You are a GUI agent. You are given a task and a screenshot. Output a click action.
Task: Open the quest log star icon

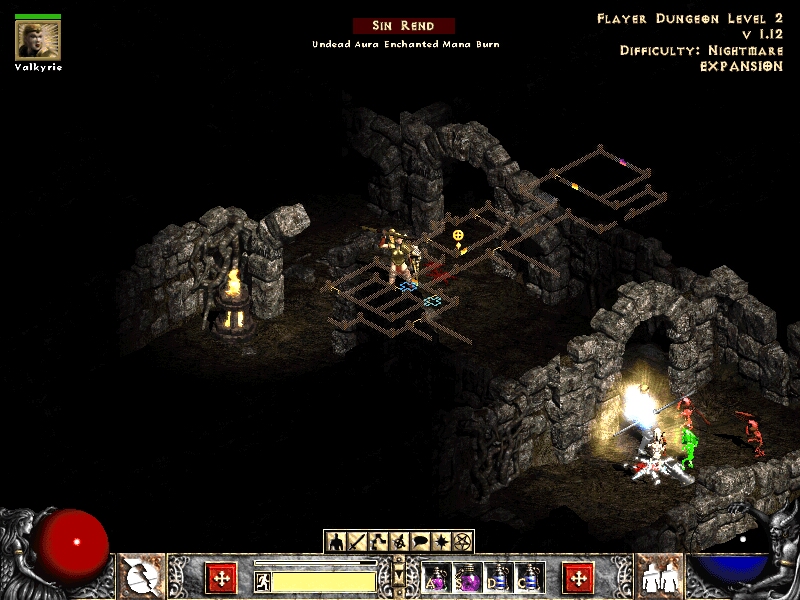(x=441, y=542)
